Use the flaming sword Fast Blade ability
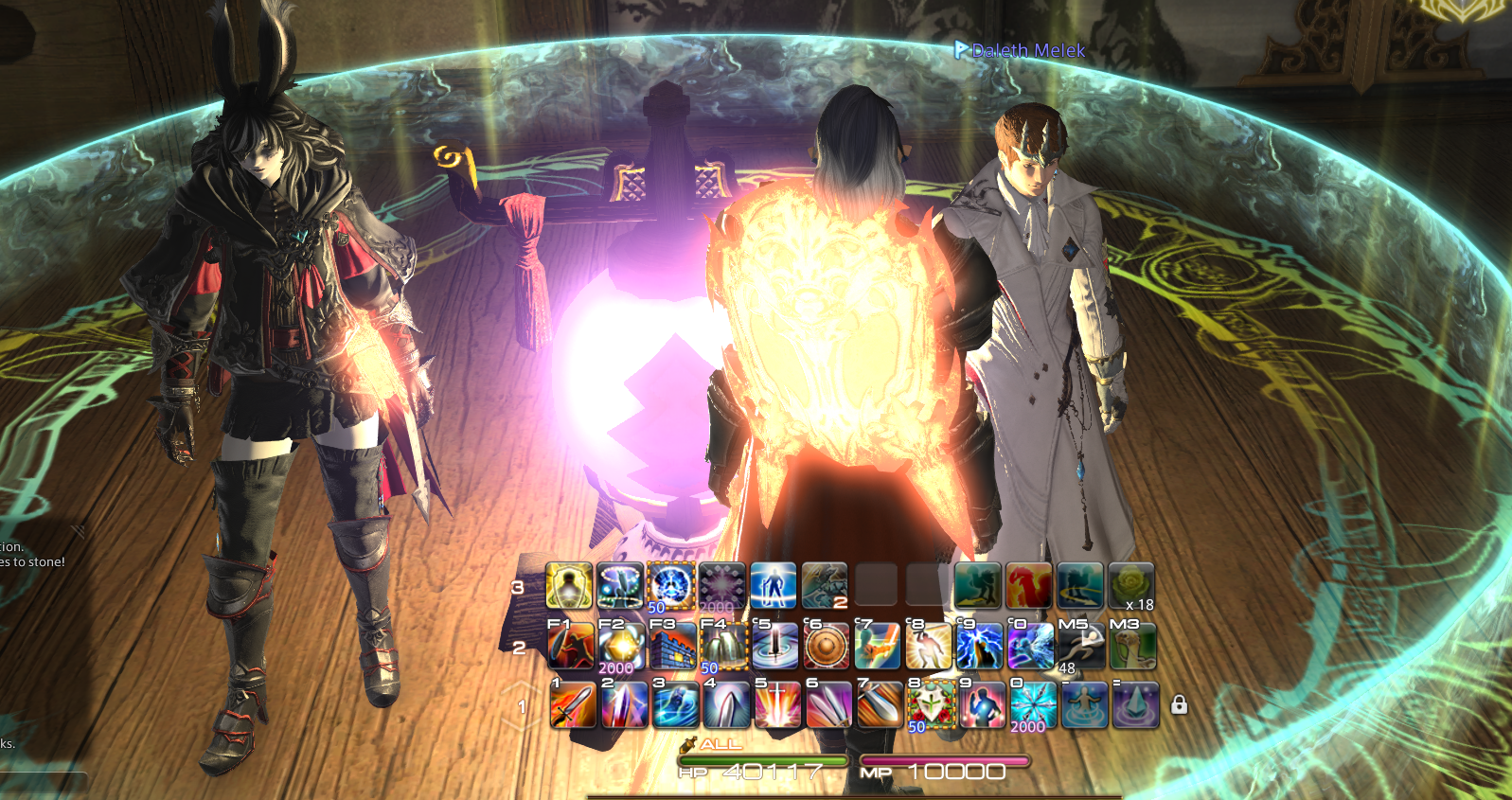 573,705
